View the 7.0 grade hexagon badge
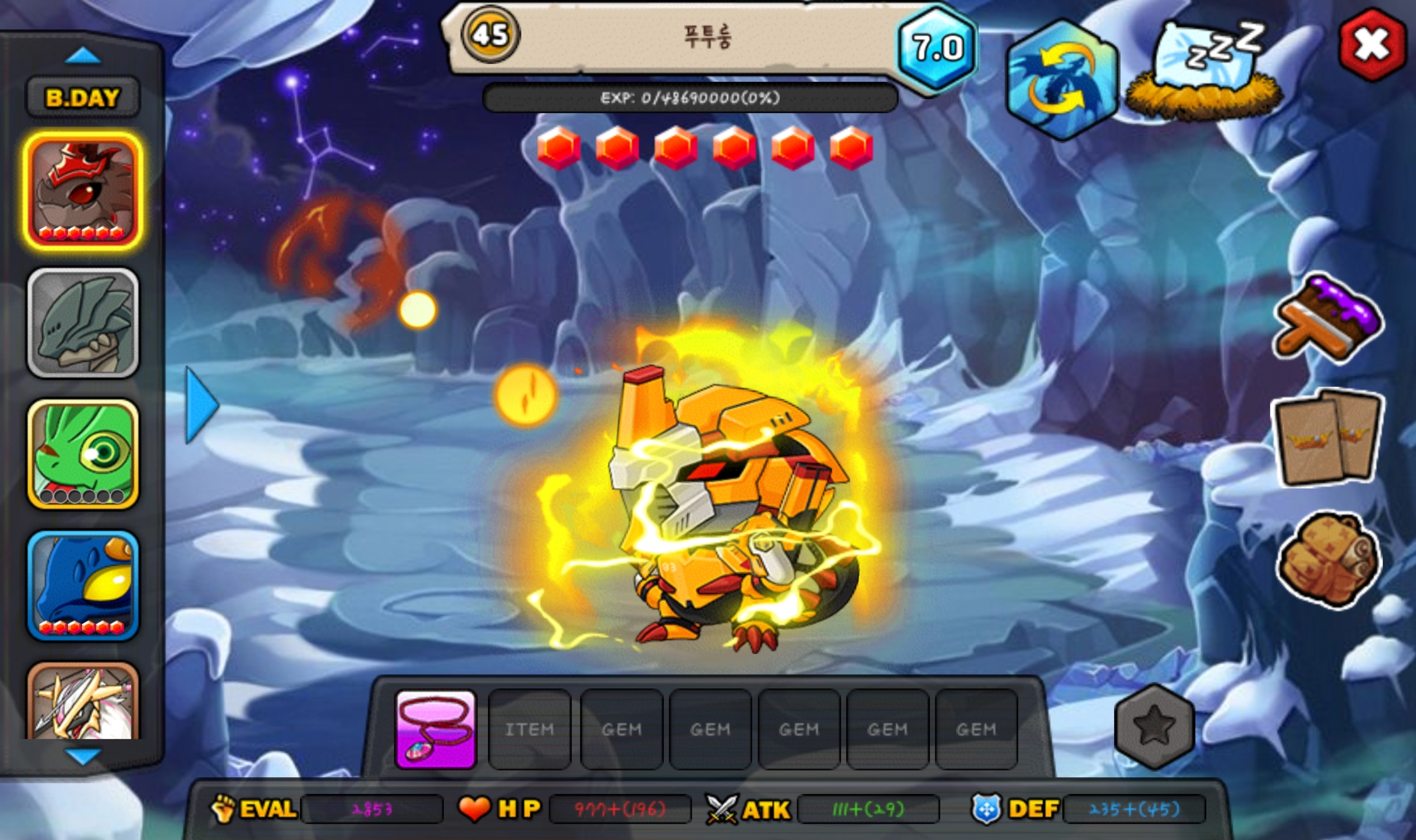This screenshot has width=1416, height=840. [x=938, y=48]
